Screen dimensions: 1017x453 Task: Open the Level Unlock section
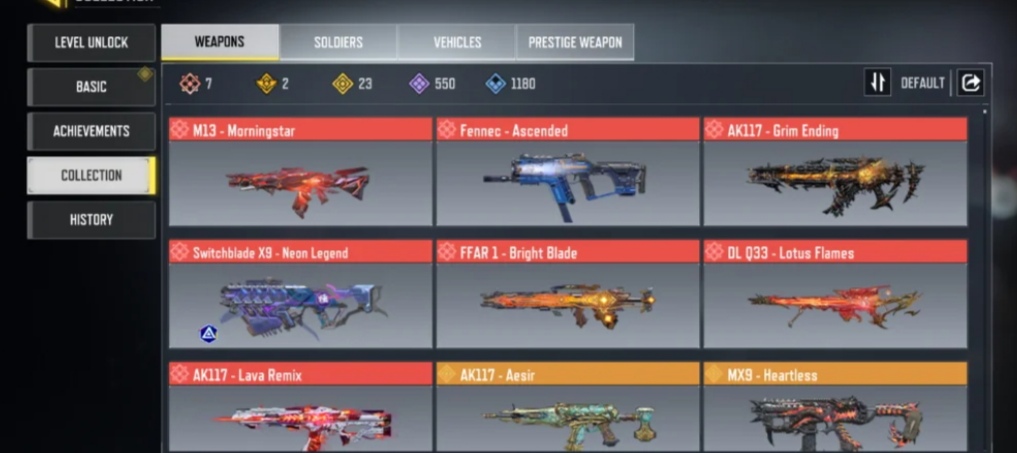[x=91, y=43]
